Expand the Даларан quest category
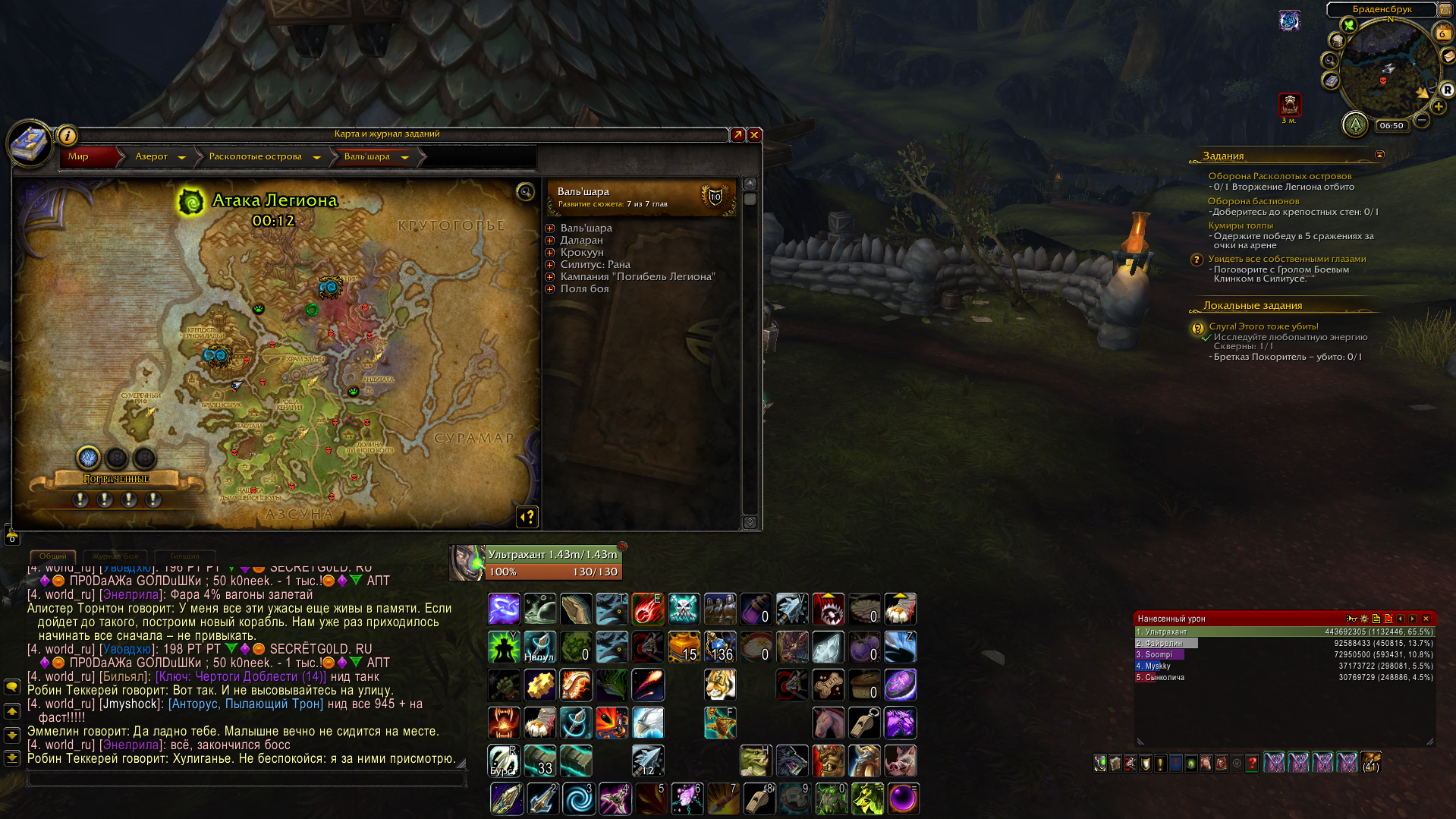The image size is (1456, 819). (x=550, y=241)
